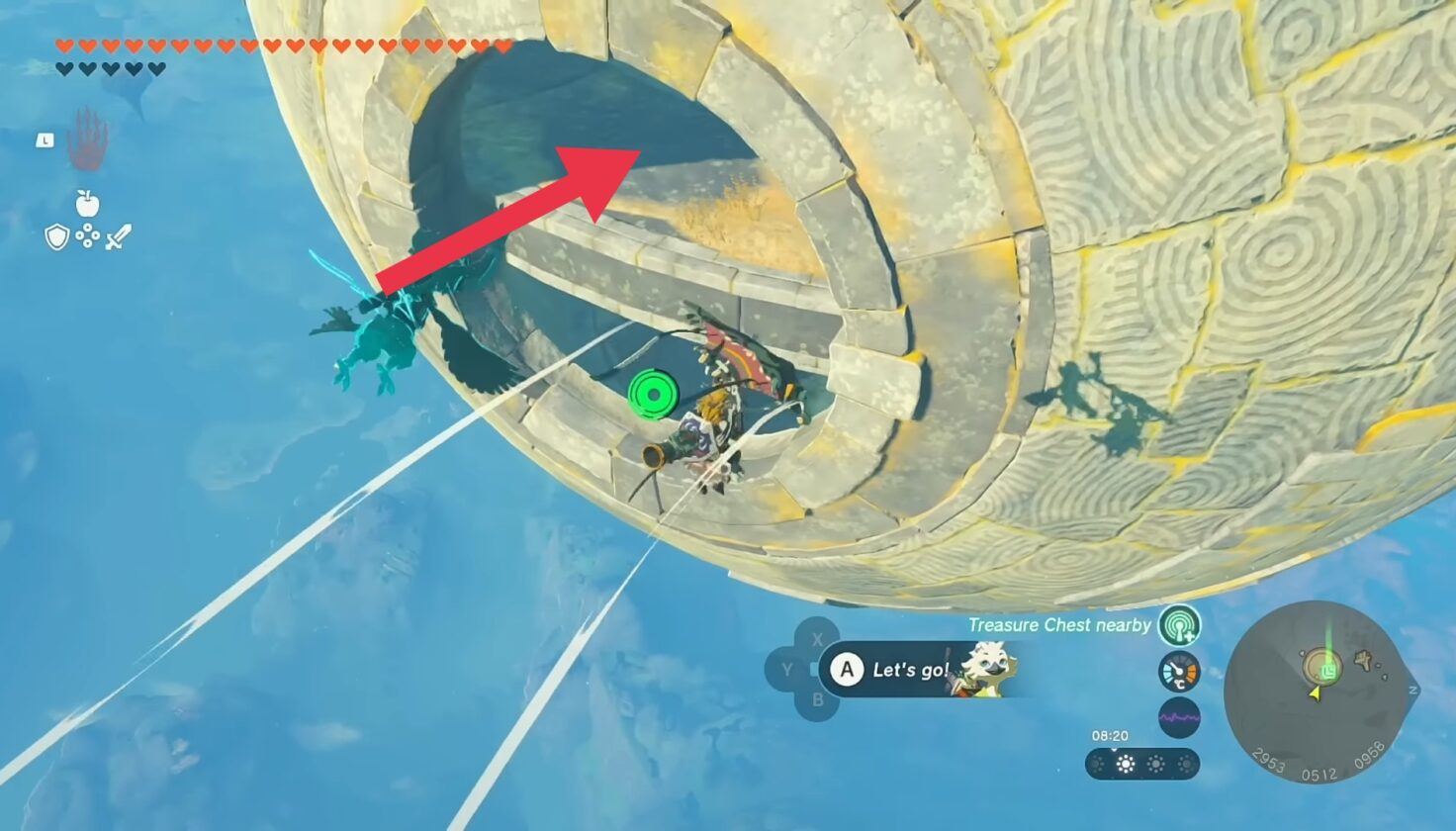Click the Treasure Chest nearby notification
Viewport: 1456px width, 831px height.
(x=1058, y=625)
